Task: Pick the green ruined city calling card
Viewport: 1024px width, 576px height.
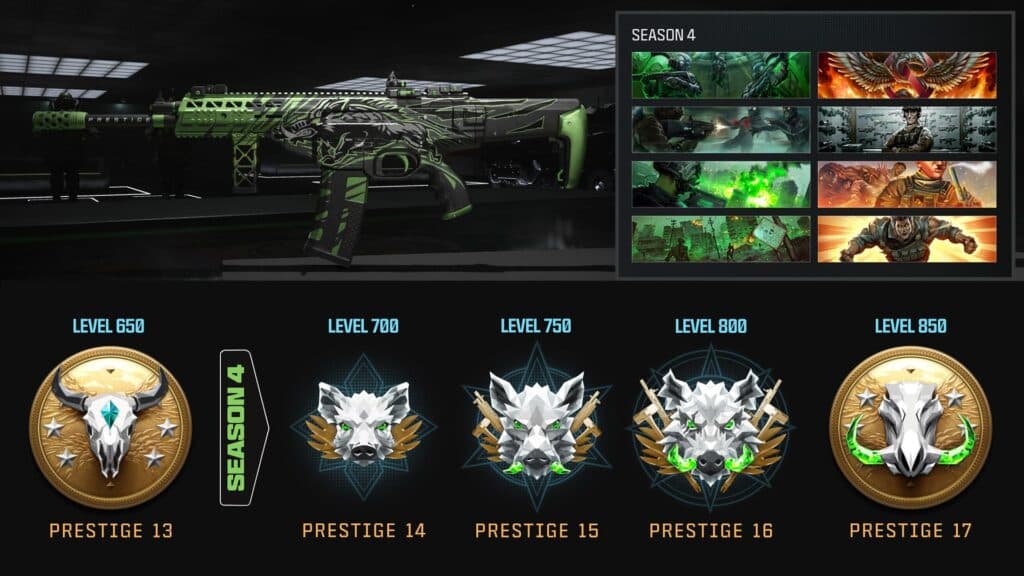Action: 721,239
